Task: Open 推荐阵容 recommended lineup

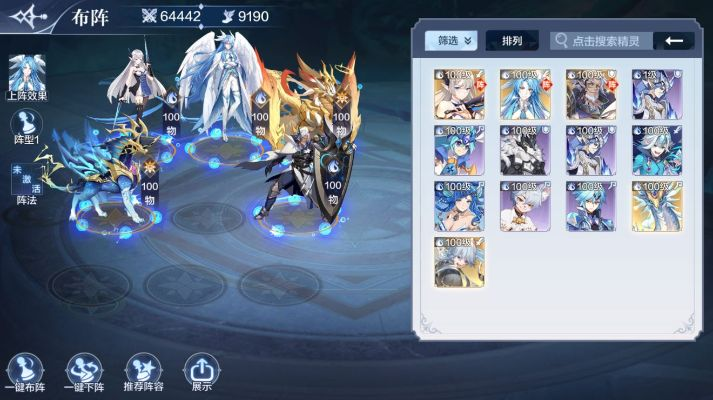Action: 144,372
